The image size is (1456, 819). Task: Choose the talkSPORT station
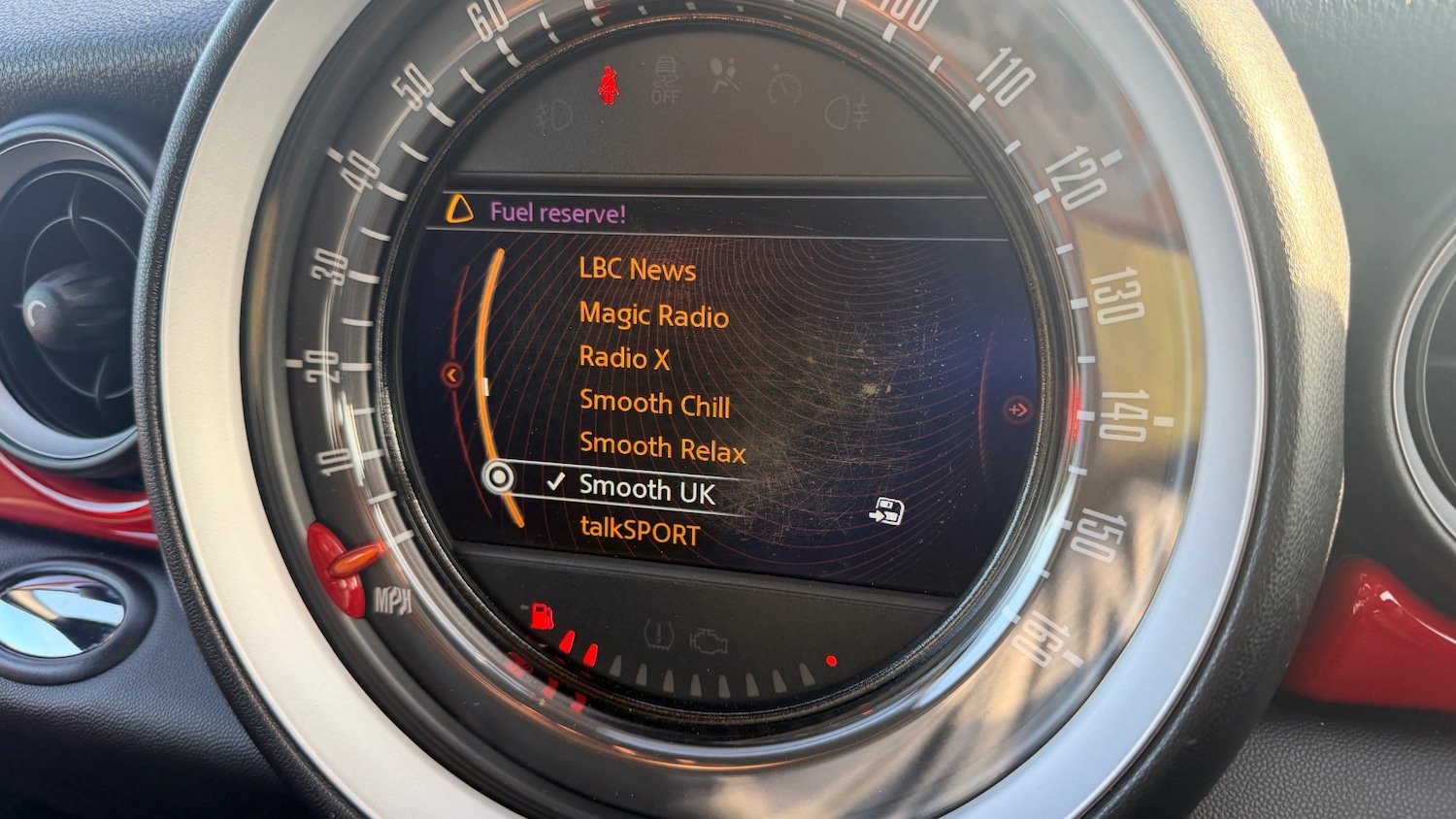coord(639,532)
